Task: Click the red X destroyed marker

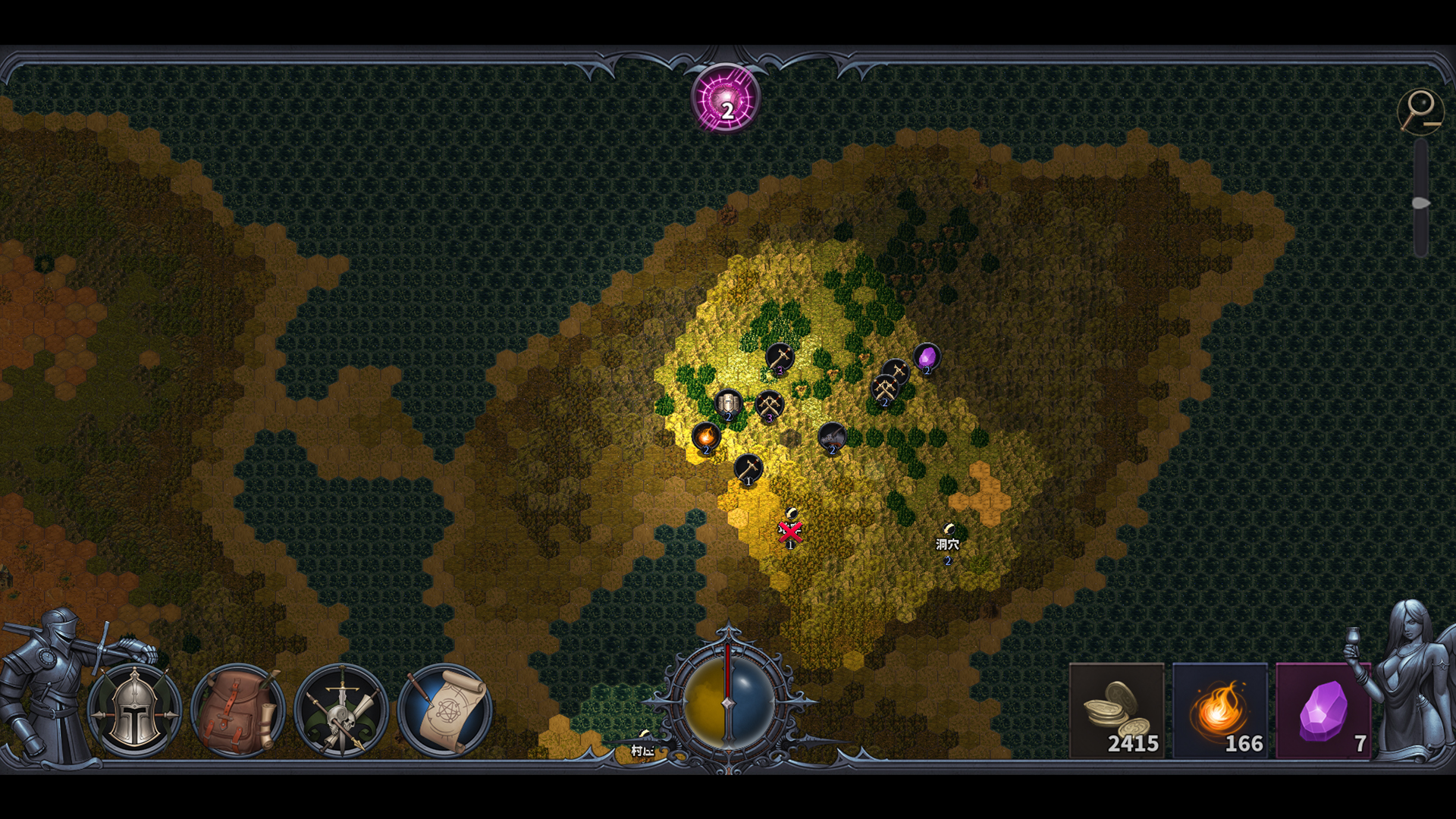Action: (x=789, y=531)
